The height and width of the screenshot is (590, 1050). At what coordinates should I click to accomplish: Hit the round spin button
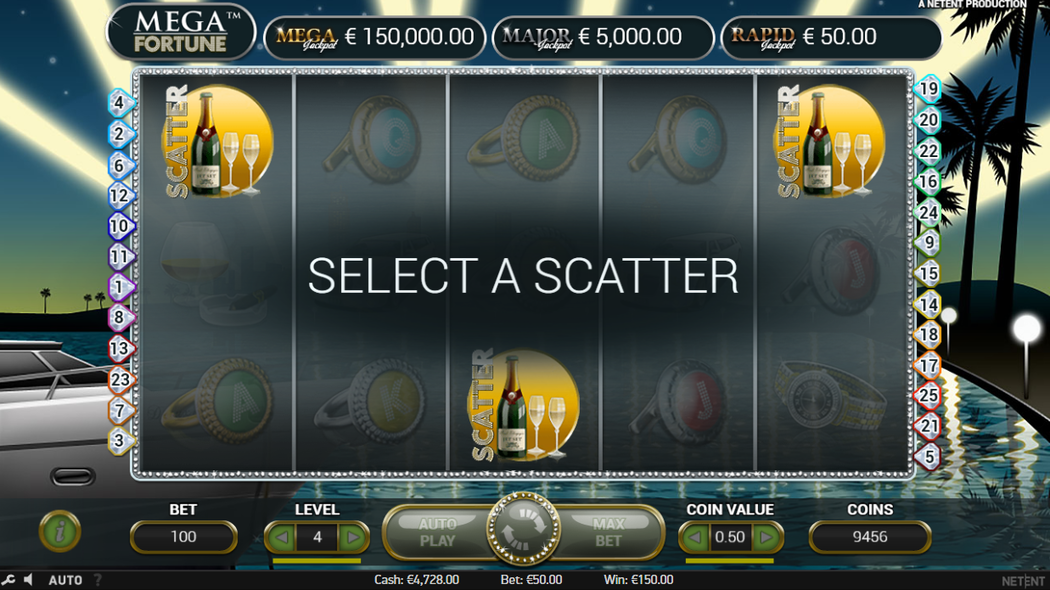(524, 530)
